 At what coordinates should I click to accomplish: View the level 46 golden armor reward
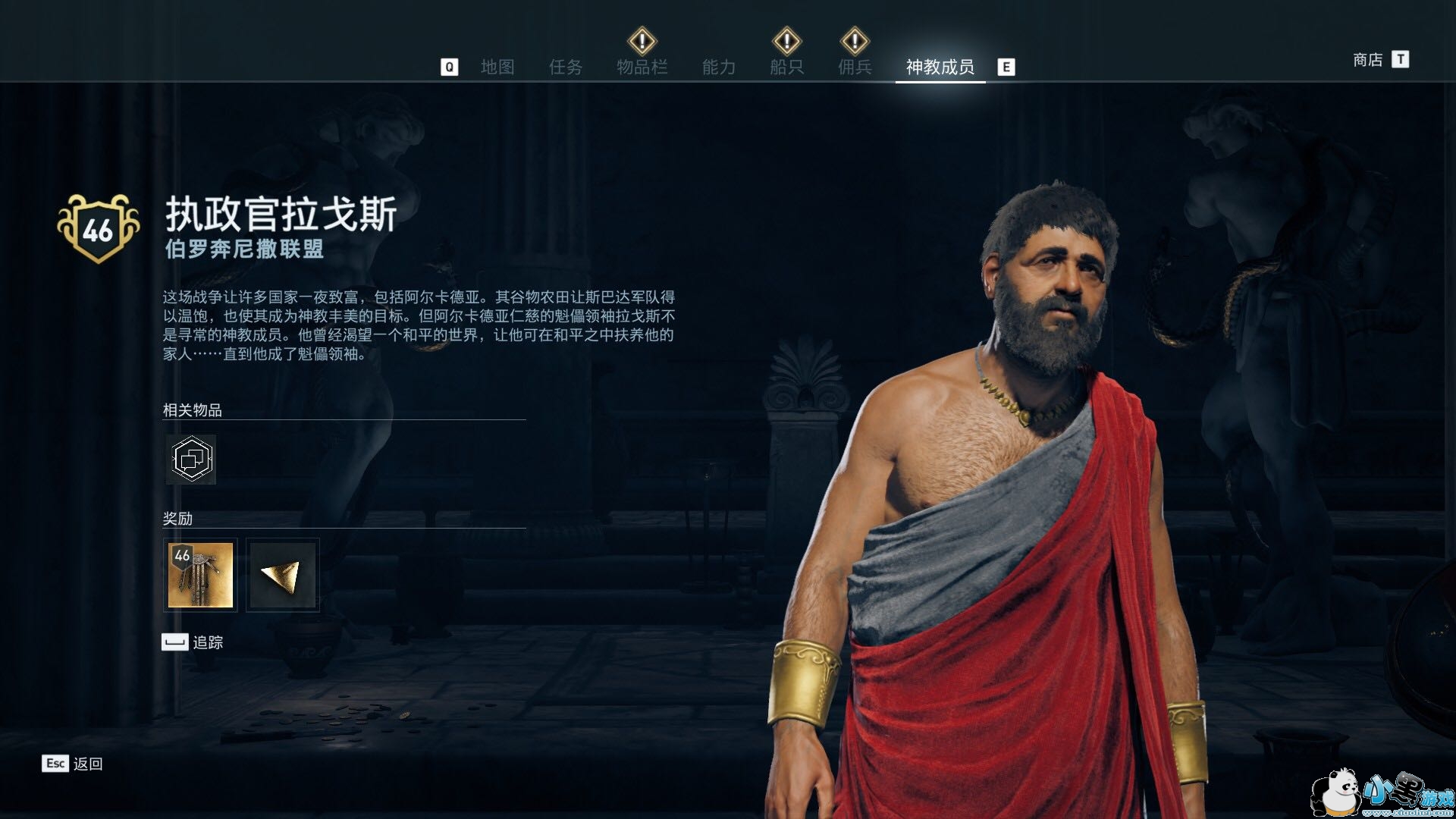coord(200,575)
